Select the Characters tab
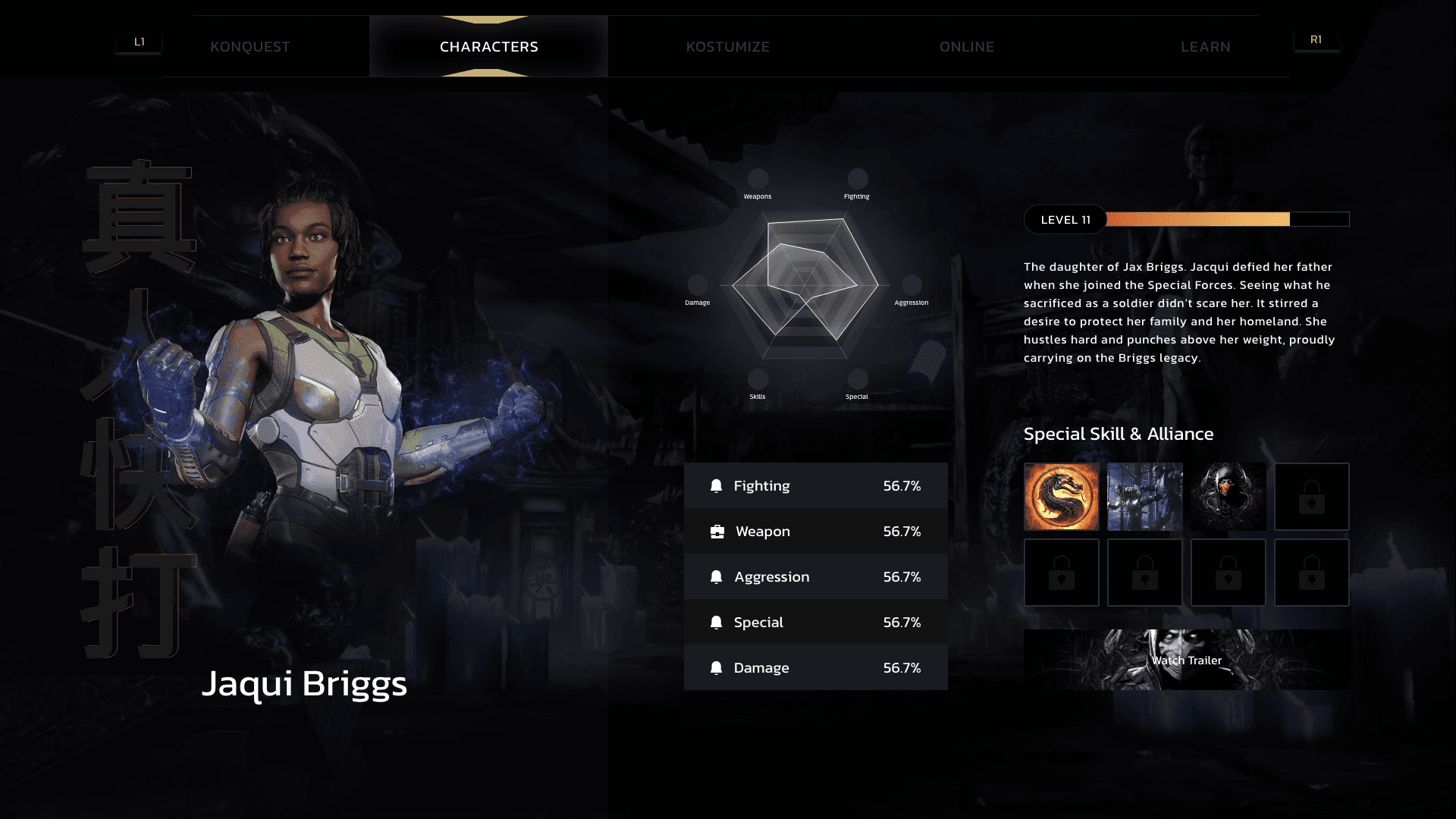 pyautogui.click(x=489, y=47)
